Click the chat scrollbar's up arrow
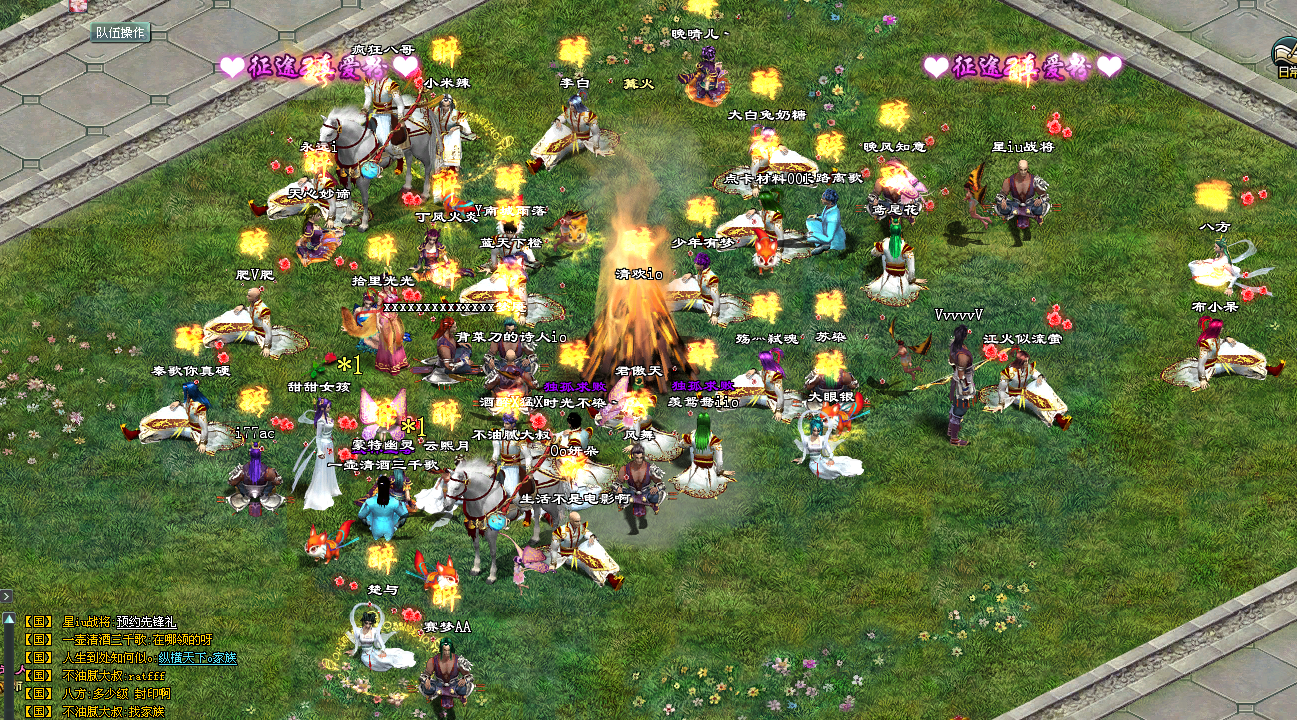1297x720 pixels. (8, 620)
